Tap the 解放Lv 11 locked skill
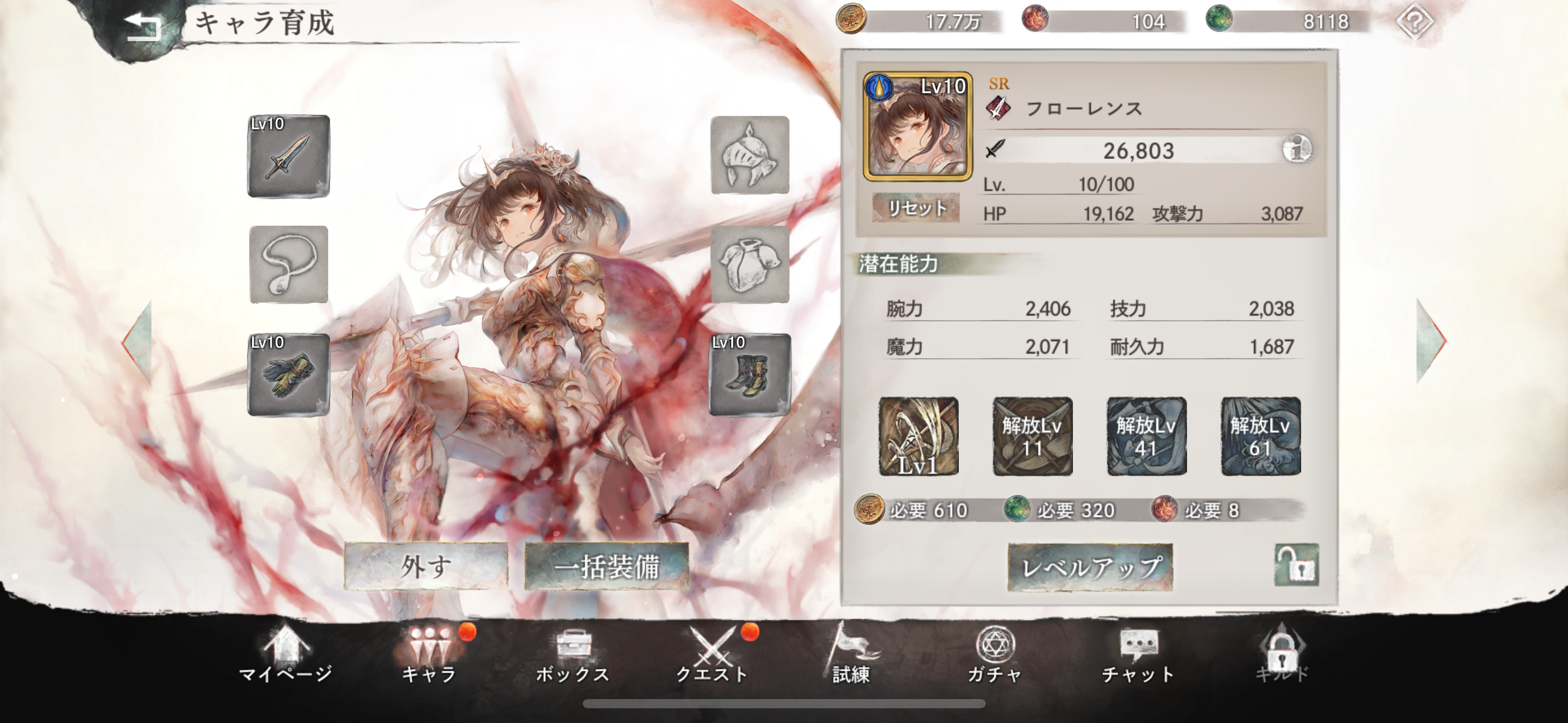1568x723 pixels. tap(1032, 437)
